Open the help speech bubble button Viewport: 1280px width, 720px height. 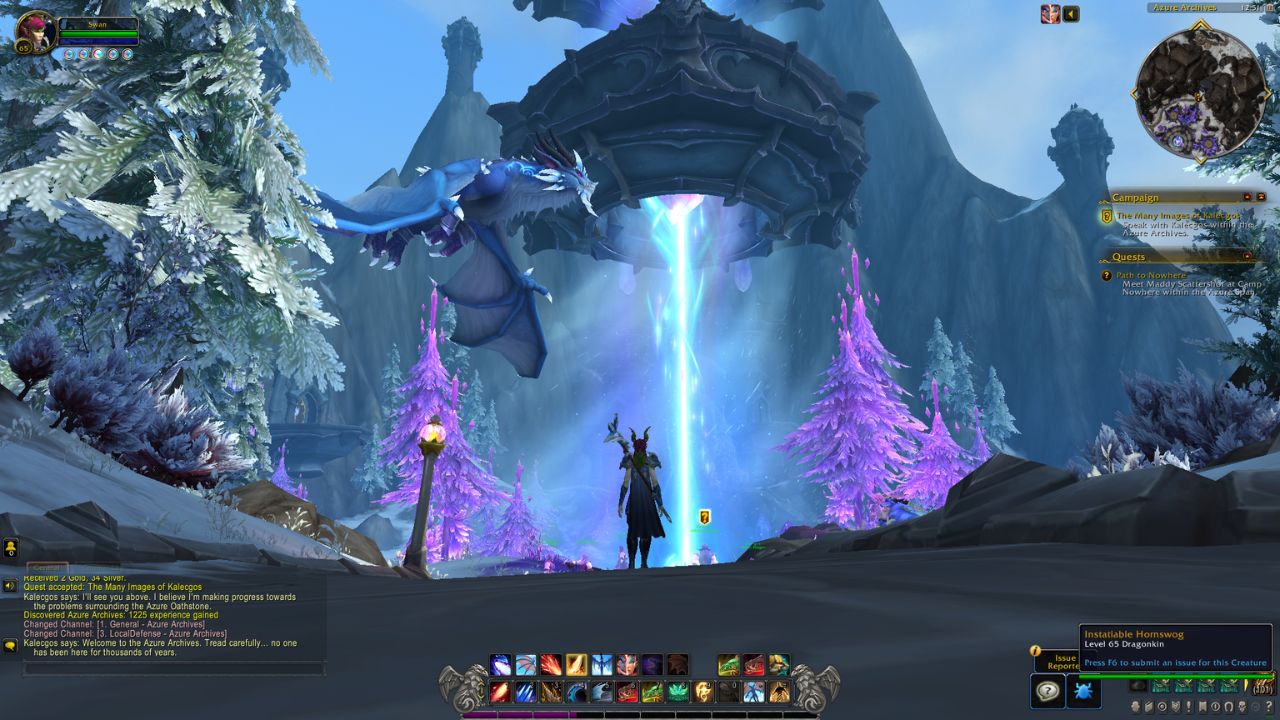click(1047, 691)
